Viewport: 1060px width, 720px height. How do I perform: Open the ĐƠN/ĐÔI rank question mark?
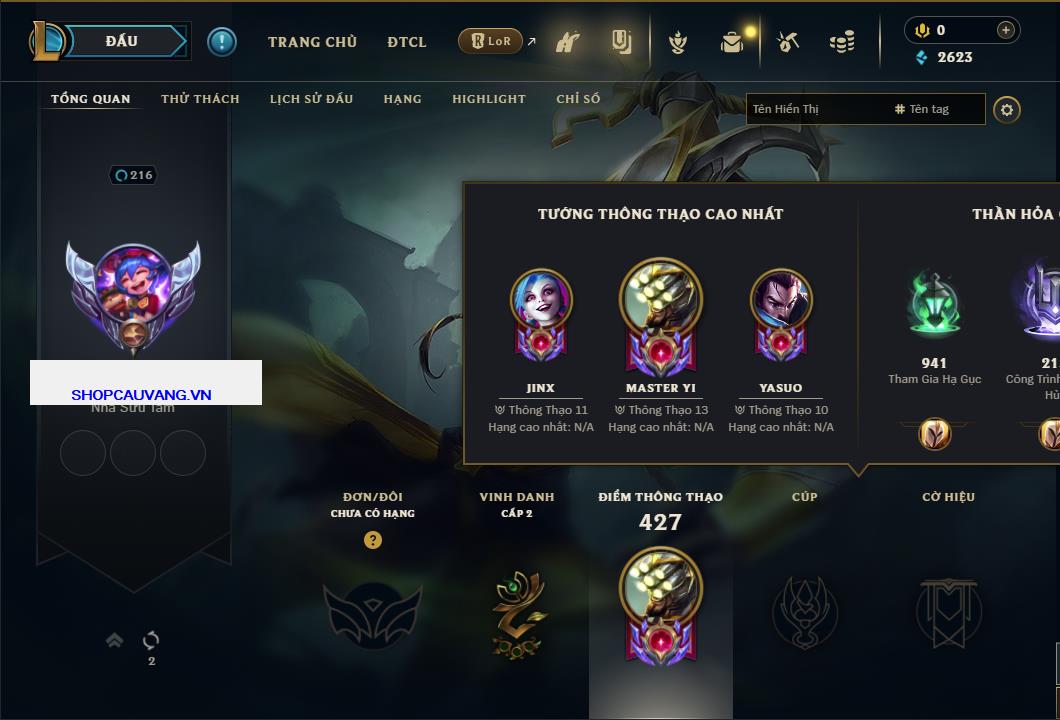373,541
